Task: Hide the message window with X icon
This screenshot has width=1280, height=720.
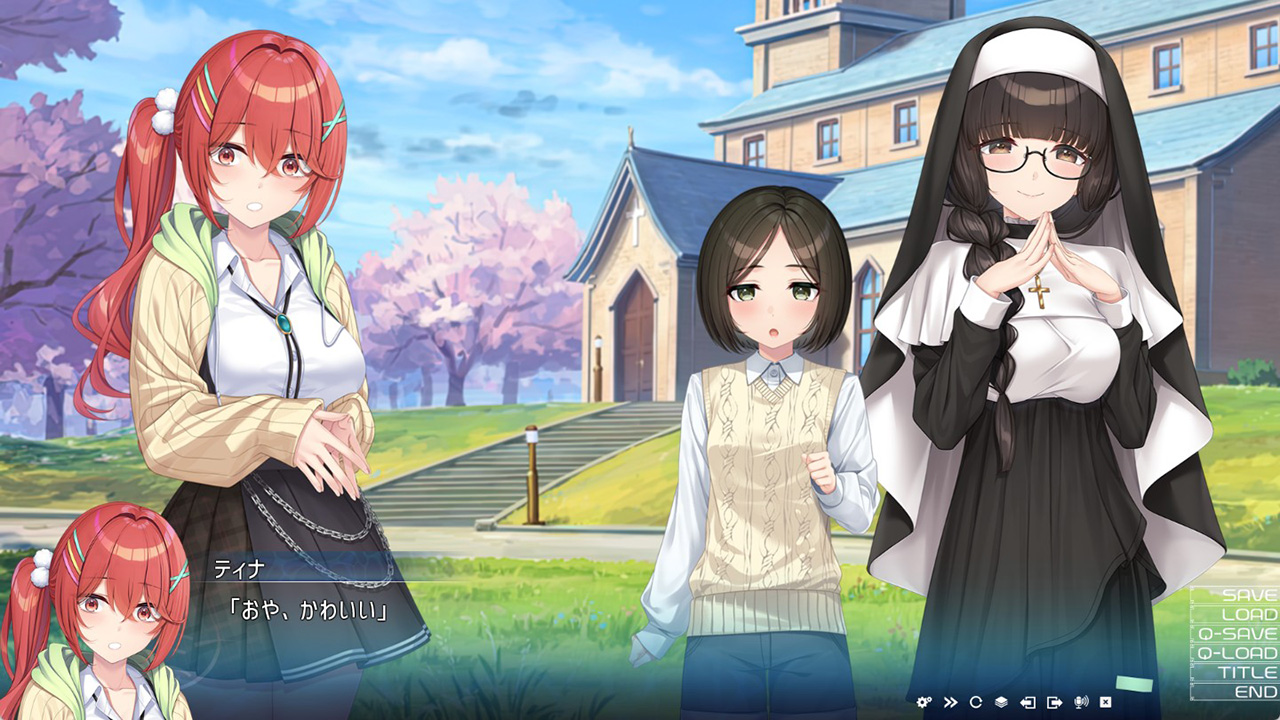Action: click(1106, 702)
